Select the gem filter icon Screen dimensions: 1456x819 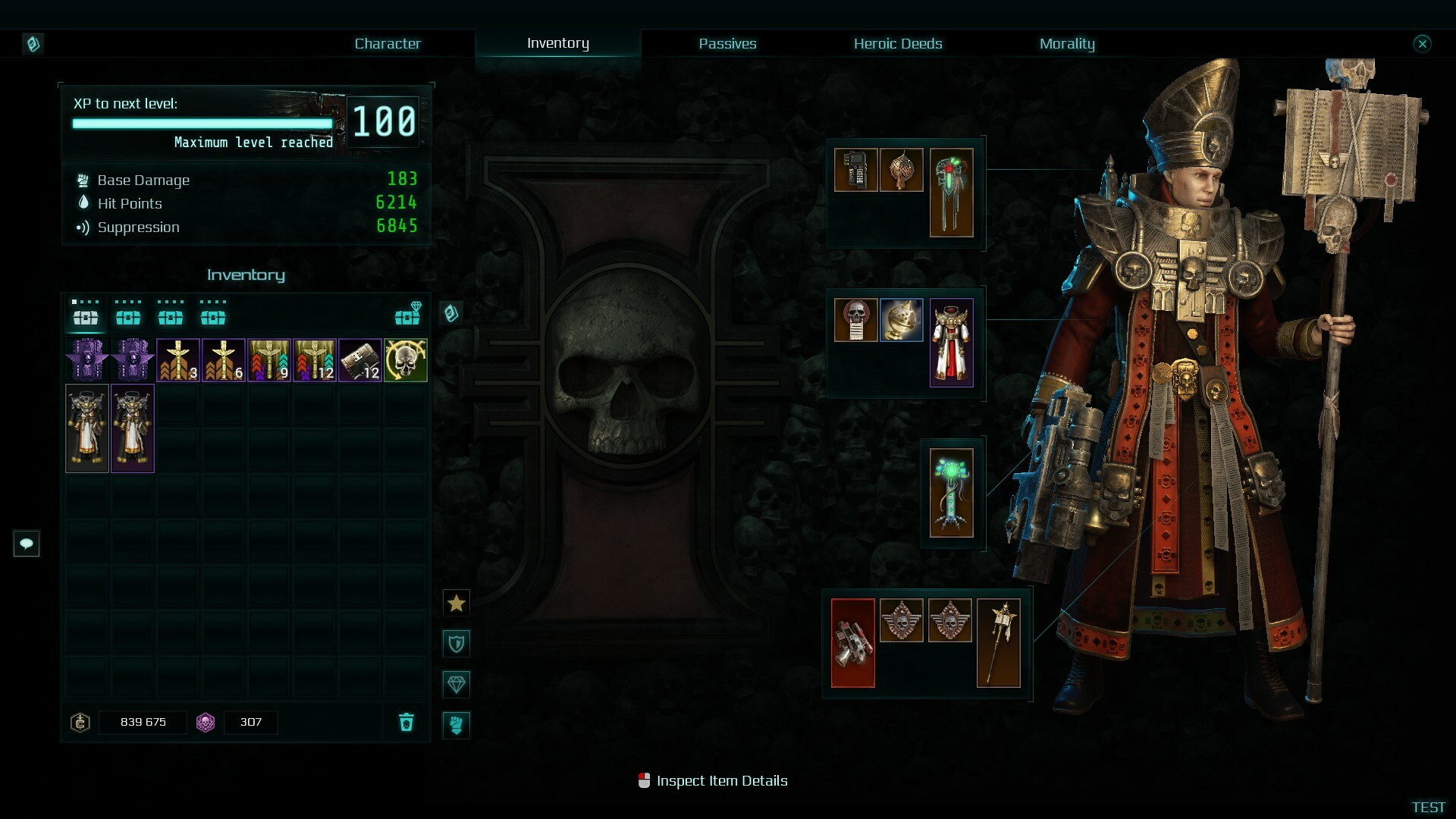[457, 684]
